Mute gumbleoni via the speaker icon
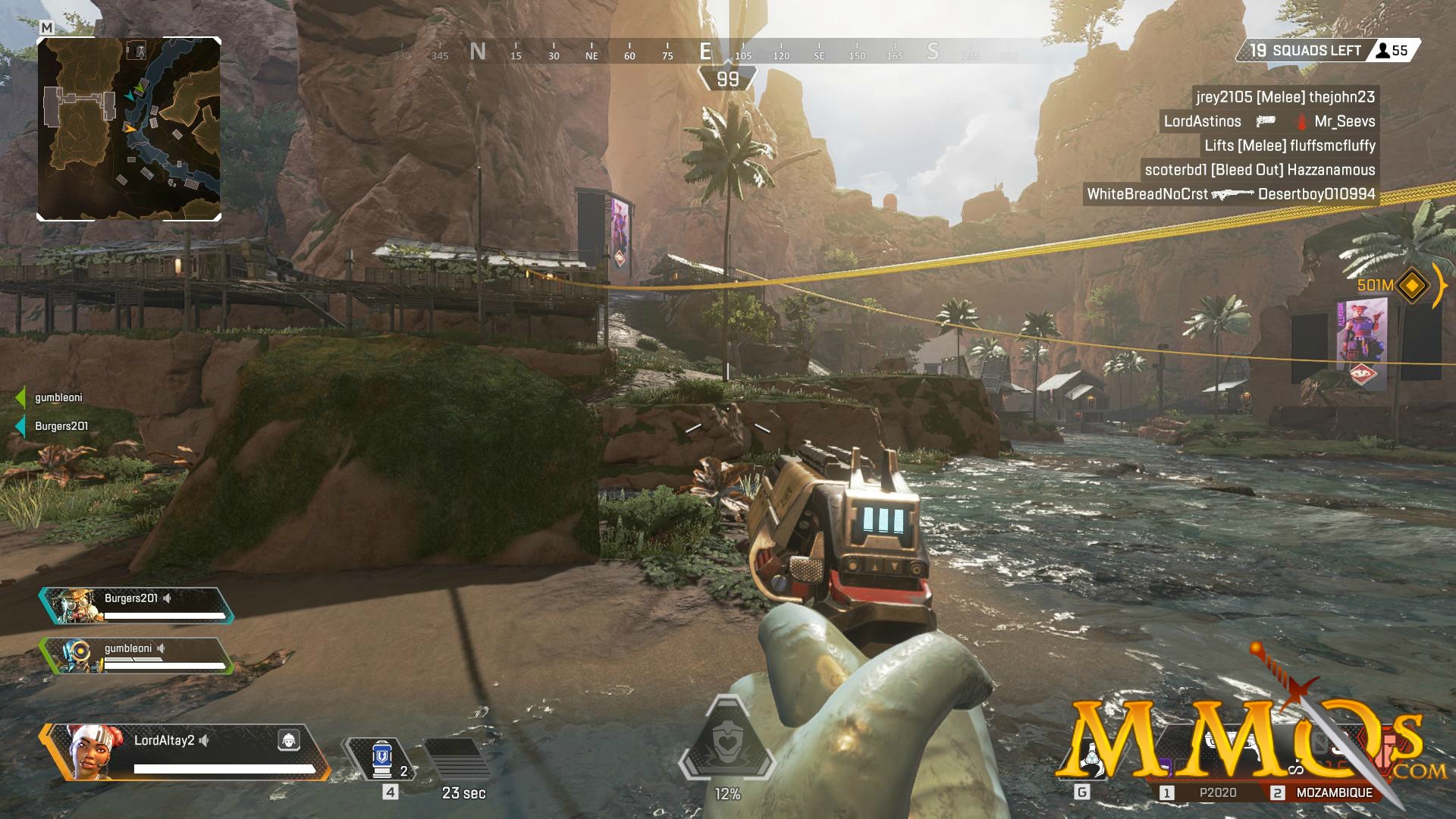This screenshot has width=1456, height=819. [160, 648]
